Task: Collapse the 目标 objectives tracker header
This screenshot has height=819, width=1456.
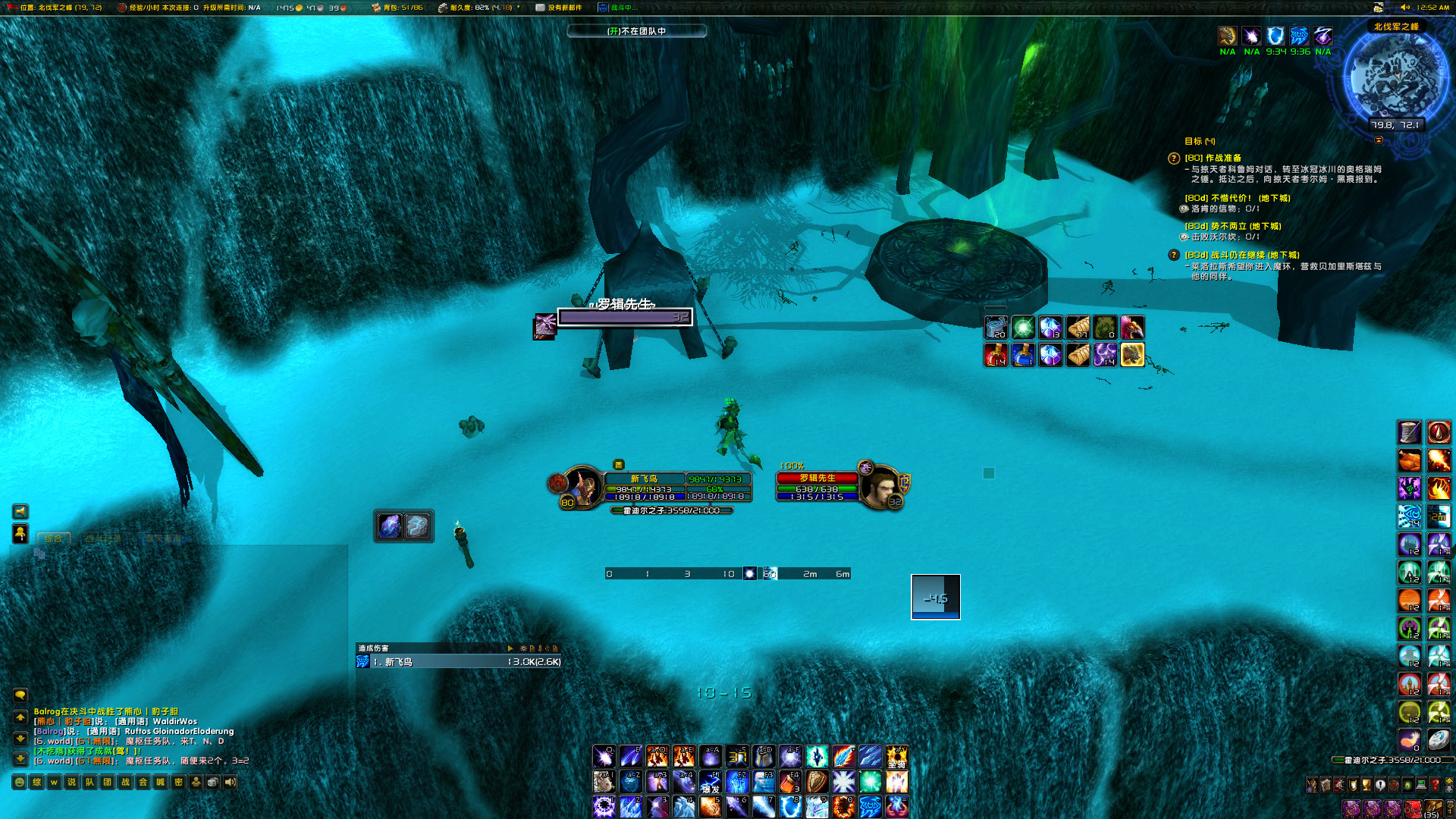Action: tap(1200, 141)
